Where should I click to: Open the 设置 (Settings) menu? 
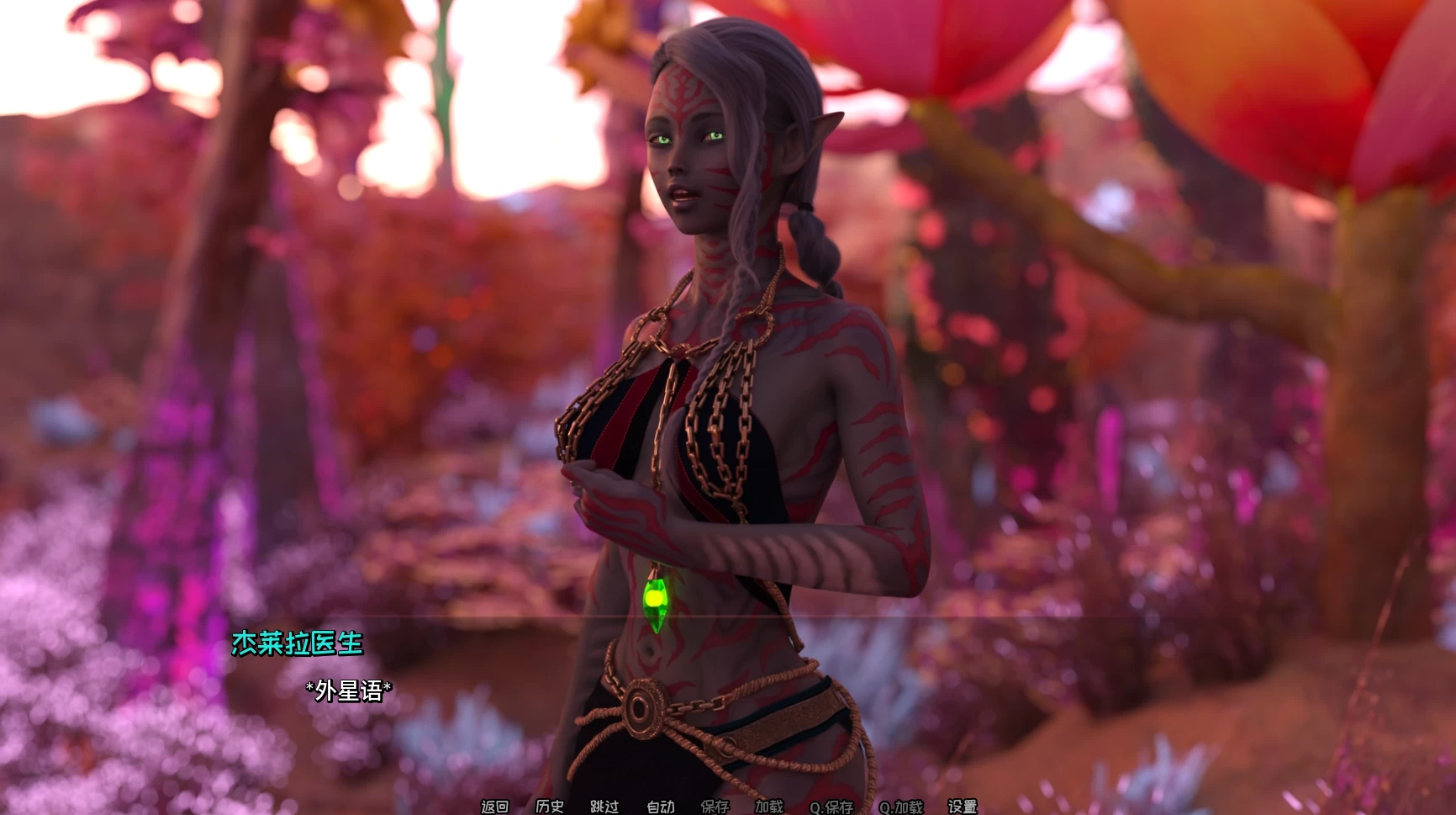click(963, 807)
